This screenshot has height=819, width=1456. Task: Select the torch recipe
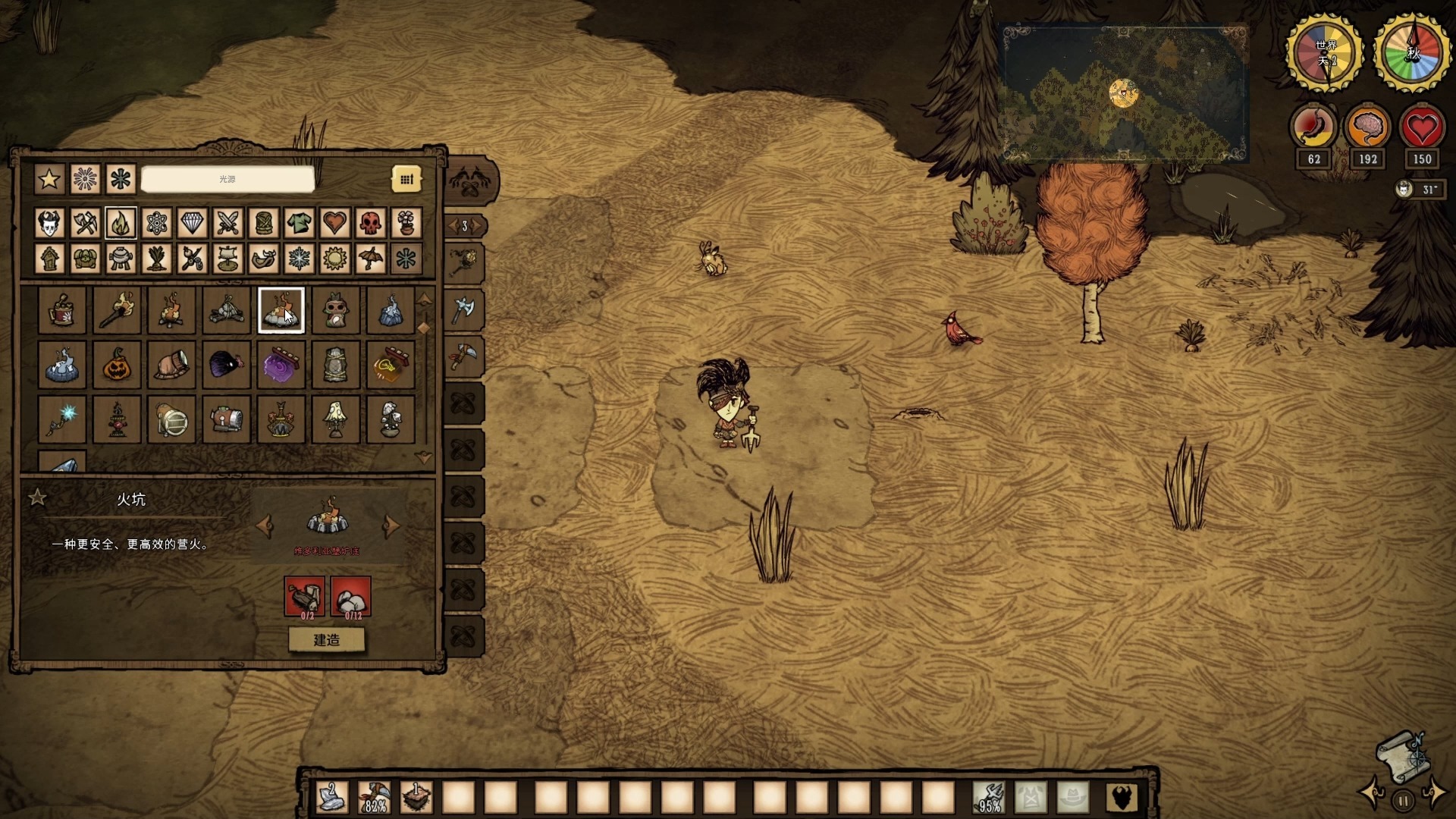pos(117,310)
